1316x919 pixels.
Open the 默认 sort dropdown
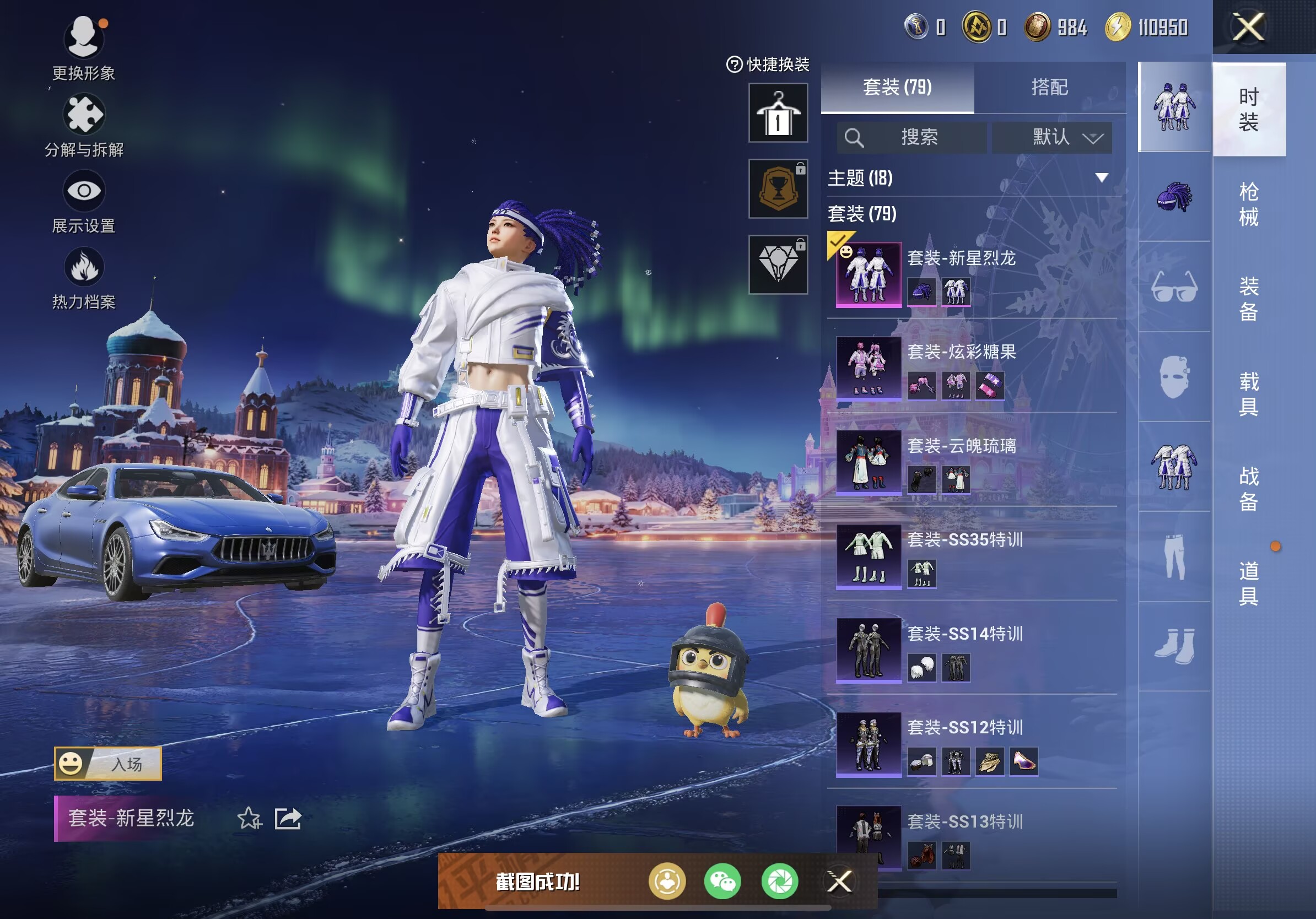coord(1053,138)
